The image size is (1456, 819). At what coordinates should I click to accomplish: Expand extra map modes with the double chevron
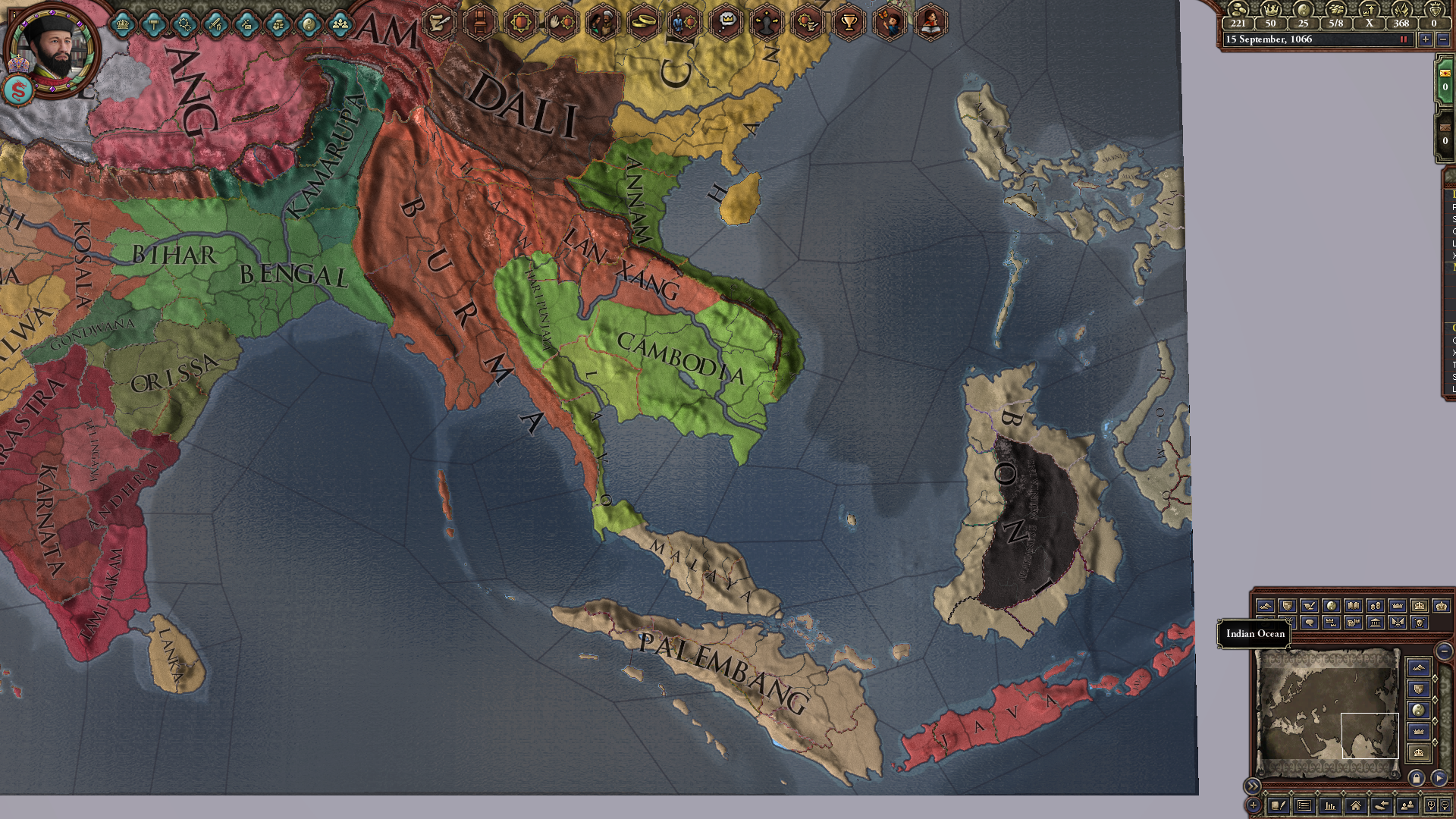coord(1253,786)
